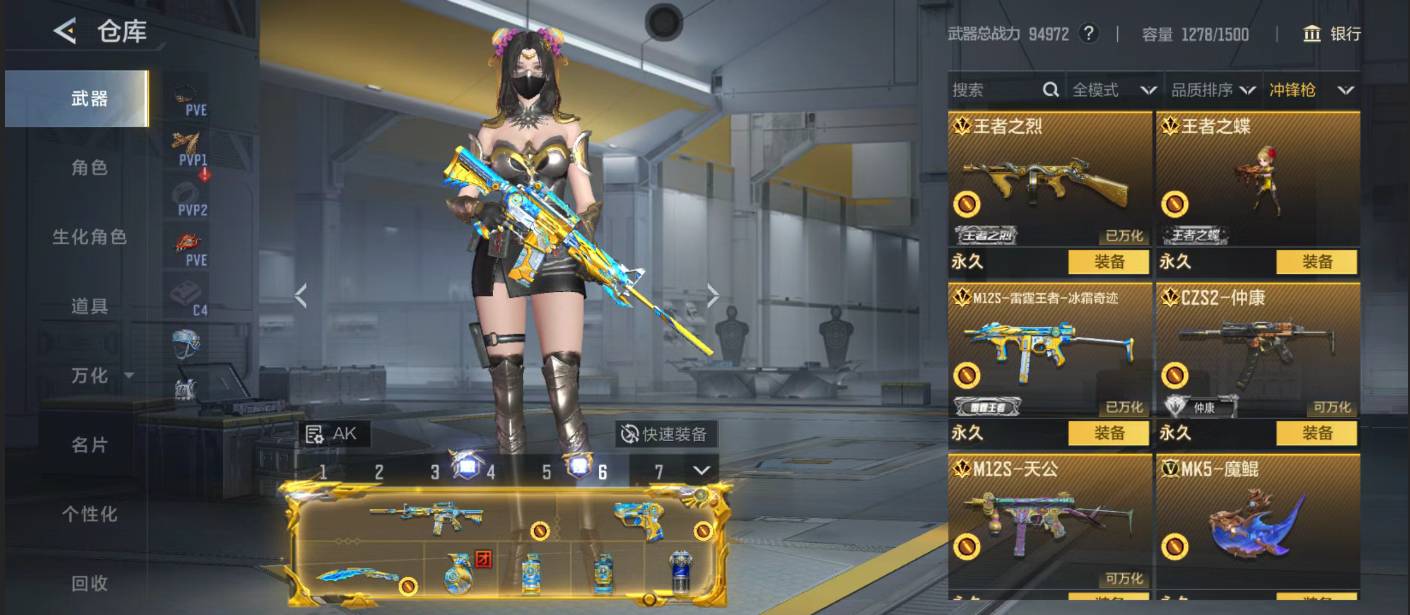Open the 品质排序 sorting dropdown
This screenshot has width=1410, height=615.
click(1214, 90)
